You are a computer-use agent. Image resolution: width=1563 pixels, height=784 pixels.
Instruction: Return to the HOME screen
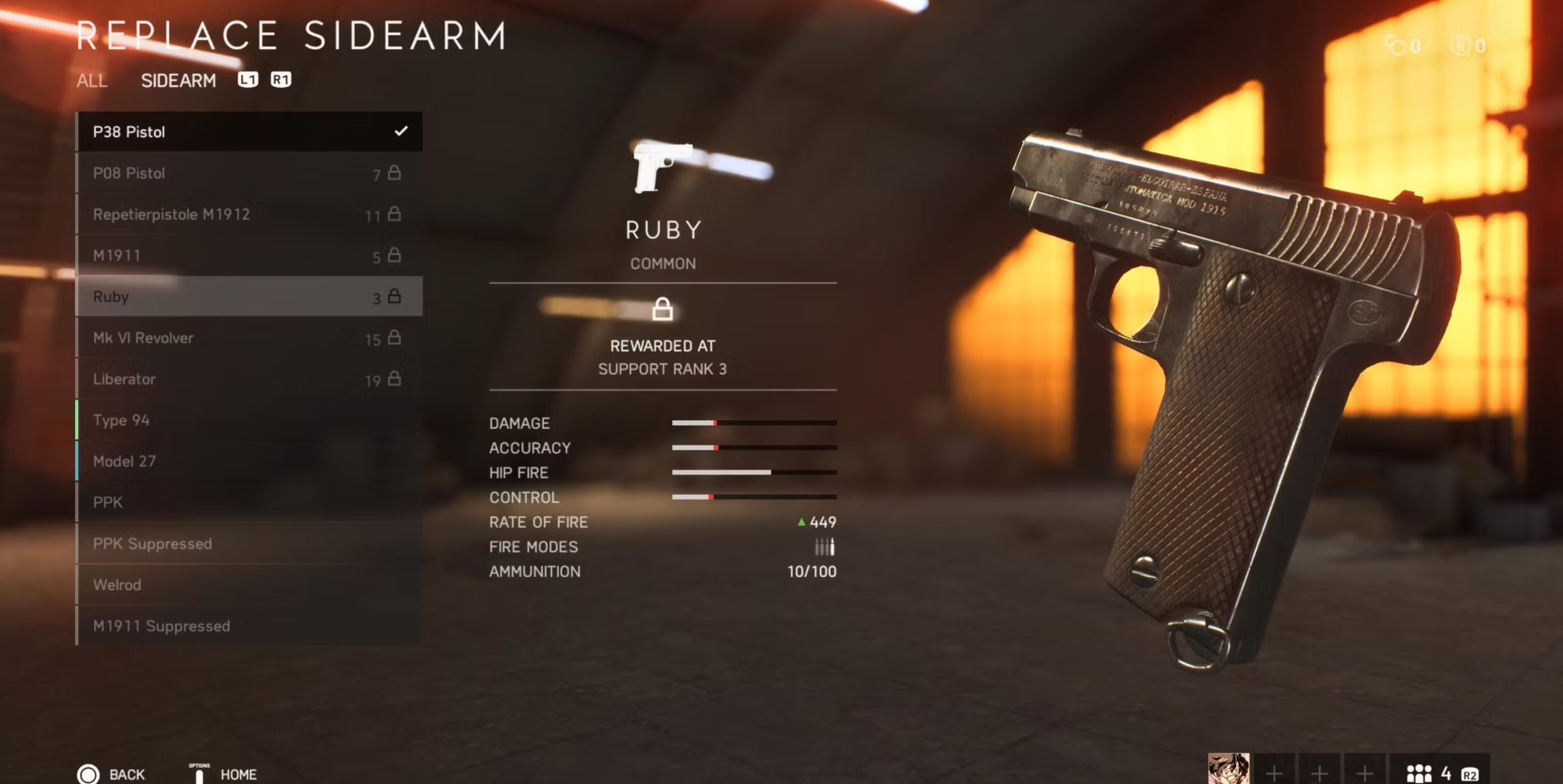click(x=224, y=774)
